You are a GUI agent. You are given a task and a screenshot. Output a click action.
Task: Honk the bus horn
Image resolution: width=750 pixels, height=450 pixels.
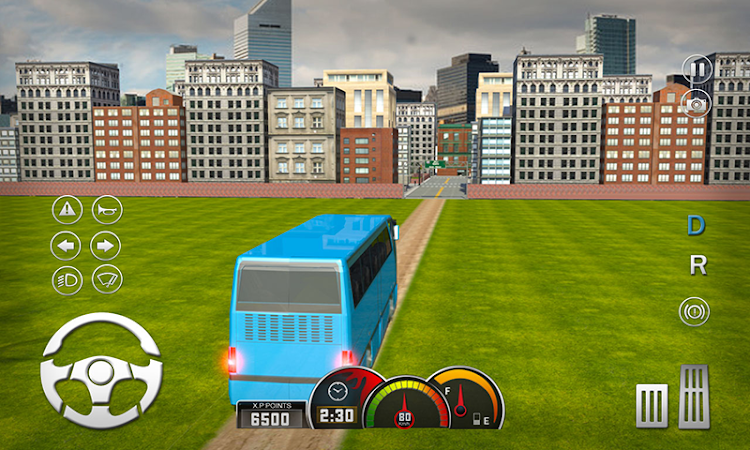[x=106, y=209]
